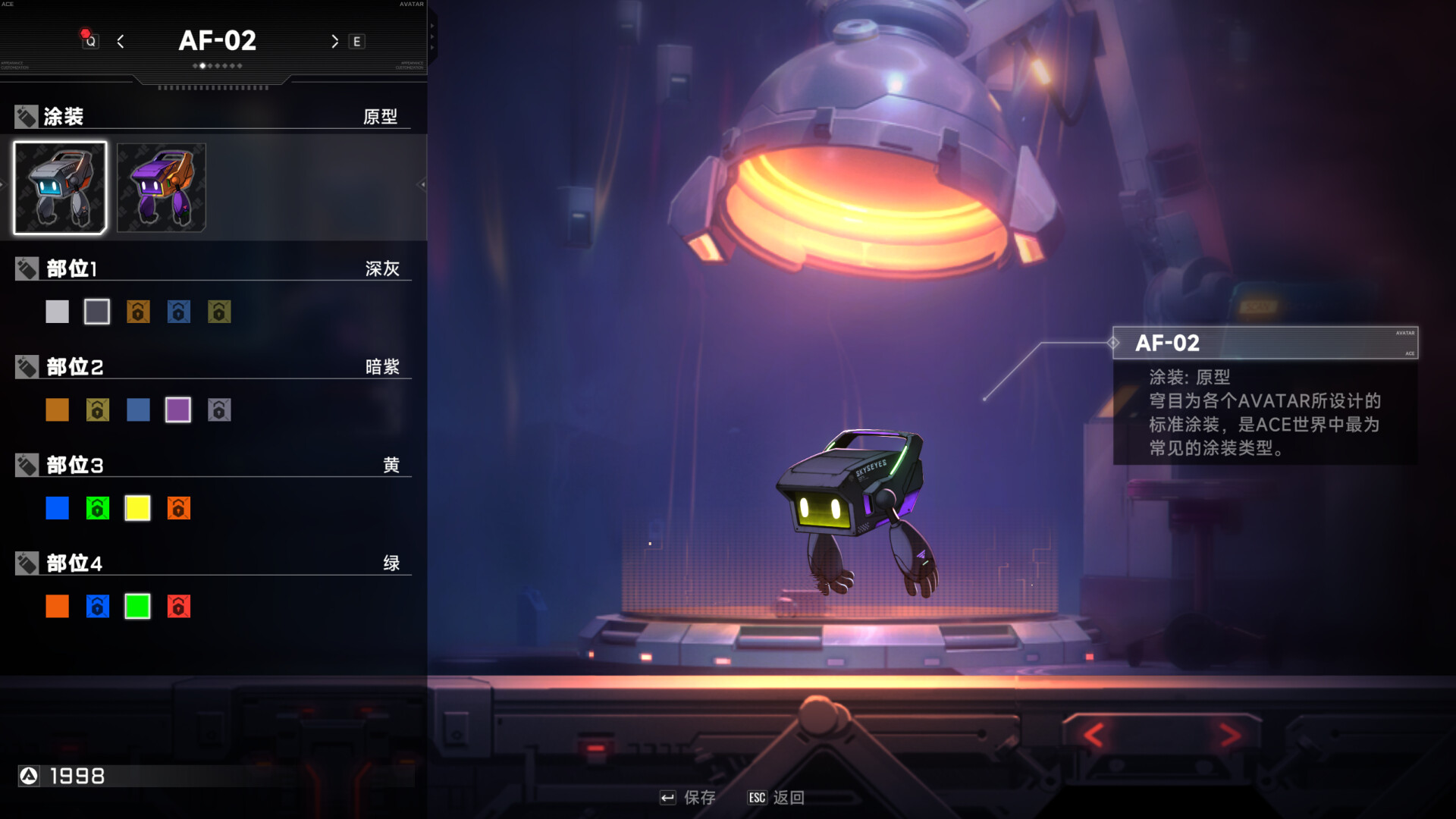The width and height of the screenshot is (1456, 819).
Task: Select the locked red swatch in Part 4
Action: click(178, 607)
